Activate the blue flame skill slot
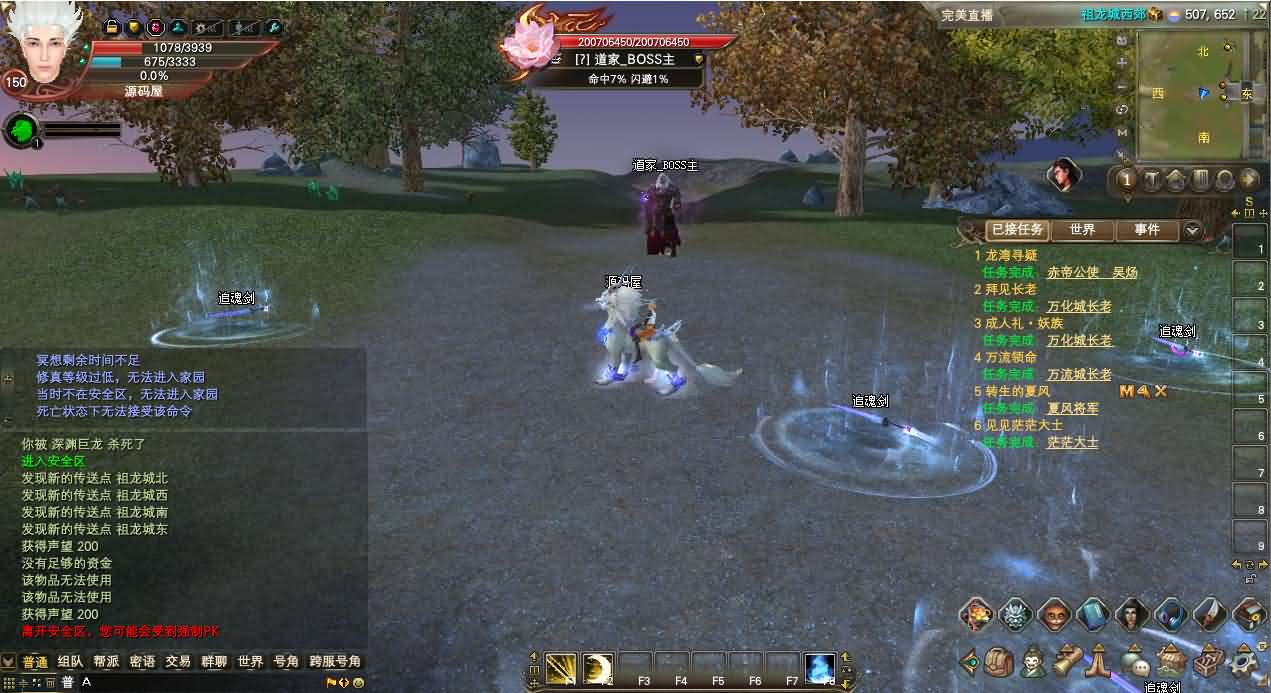Screen dimensions: 1271x693 pos(819,667)
